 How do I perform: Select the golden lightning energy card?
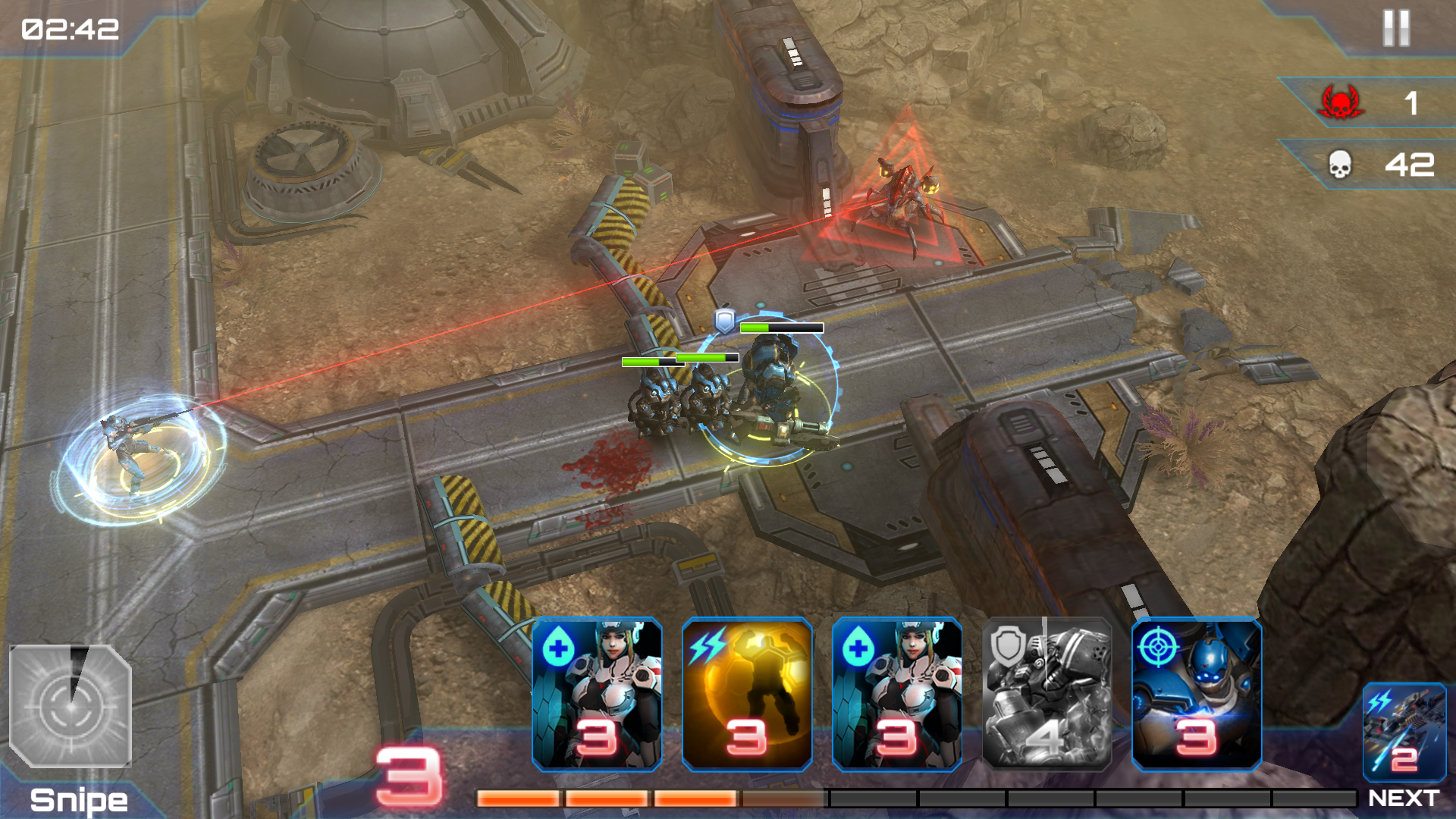pos(747,694)
